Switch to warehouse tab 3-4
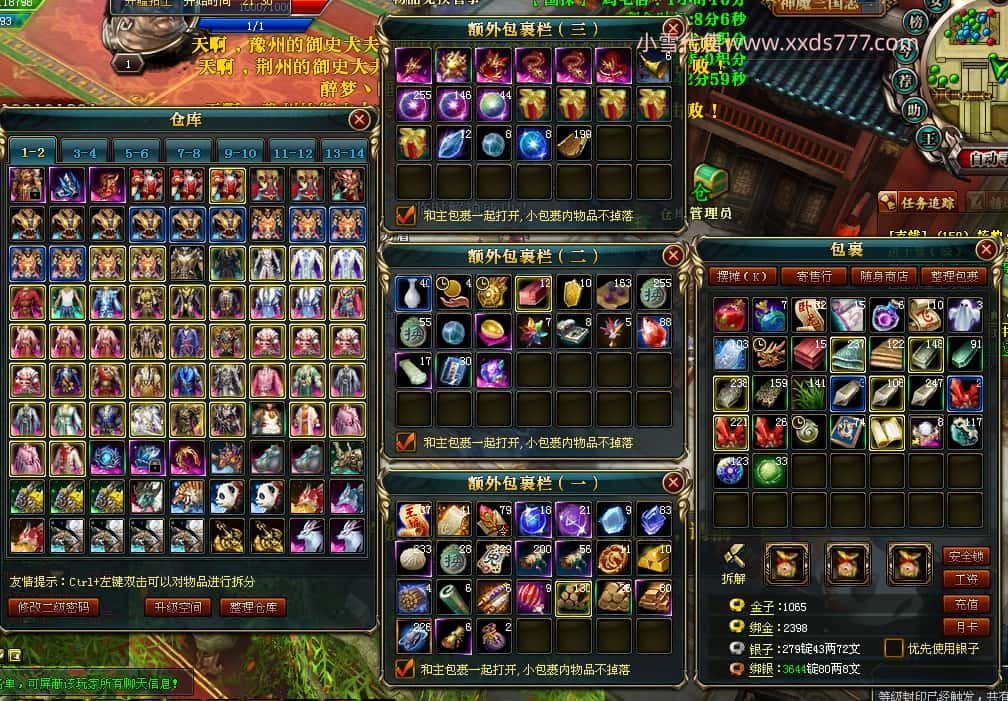 [x=85, y=153]
